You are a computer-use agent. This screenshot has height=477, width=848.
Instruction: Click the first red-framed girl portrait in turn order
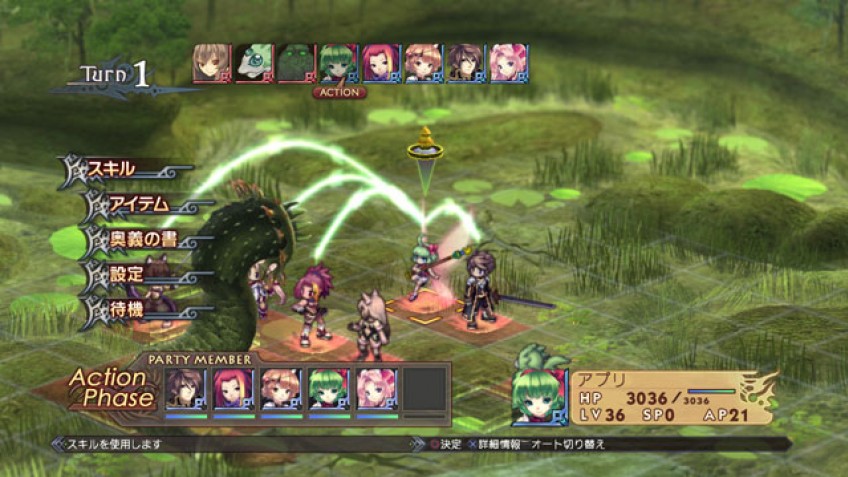[x=212, y=63]
